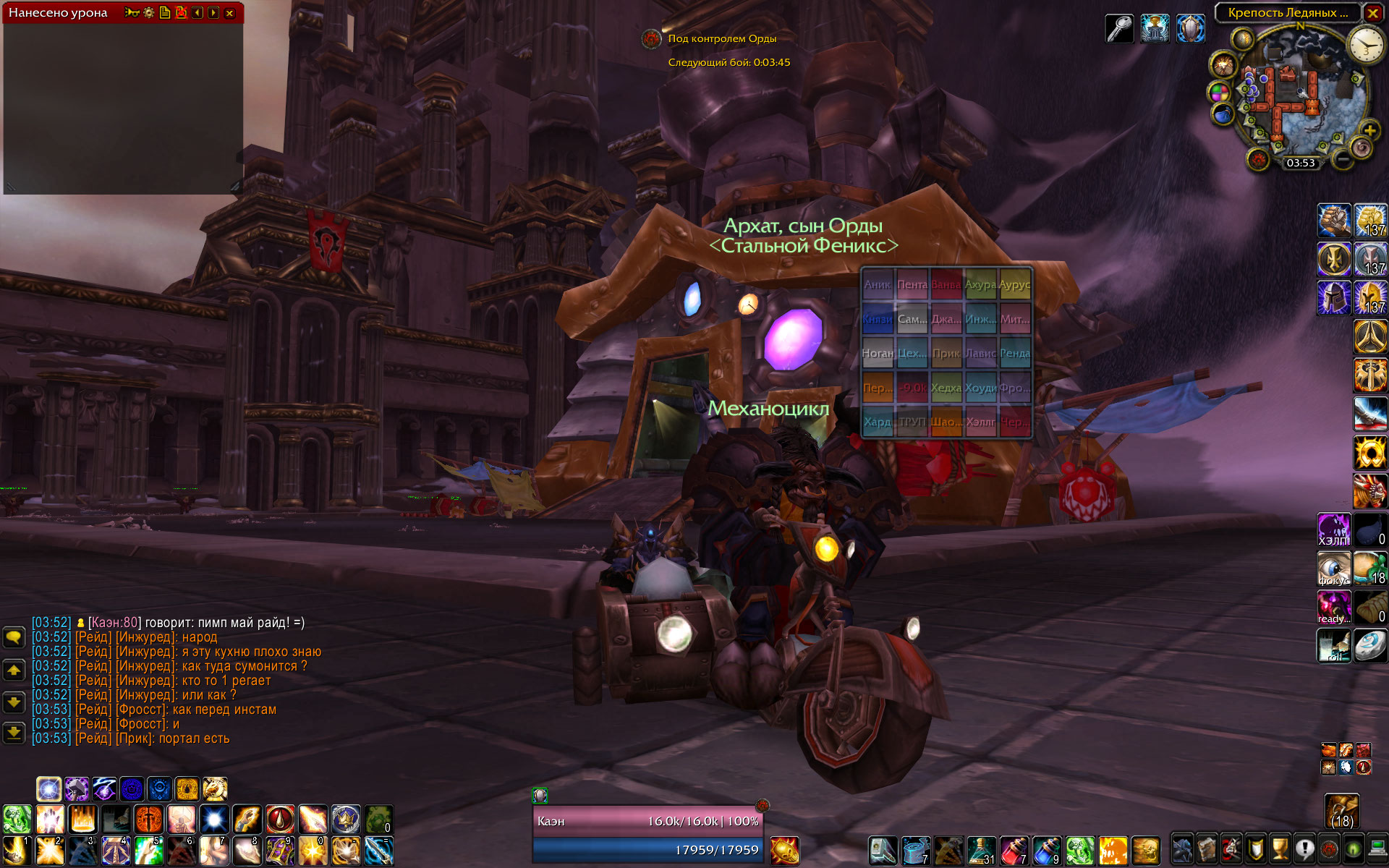The width and height of the screenshot is (1389, 868).
Task: Open the achievements golden goblet micro button
Action: pyautogui.click(x=1280, y=848)
